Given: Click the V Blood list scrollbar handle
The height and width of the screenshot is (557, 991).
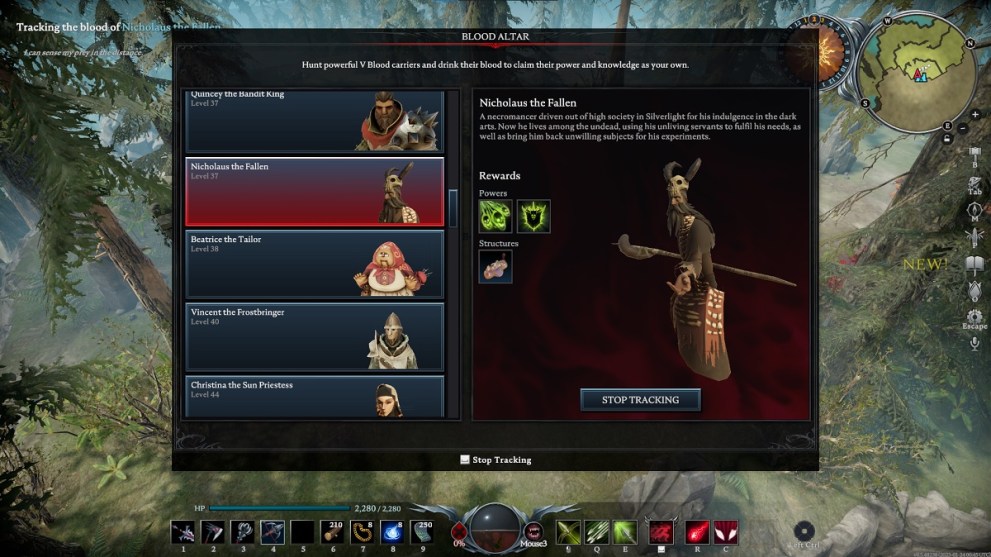Looking at the screenshot, I should (x=453, y=208).
